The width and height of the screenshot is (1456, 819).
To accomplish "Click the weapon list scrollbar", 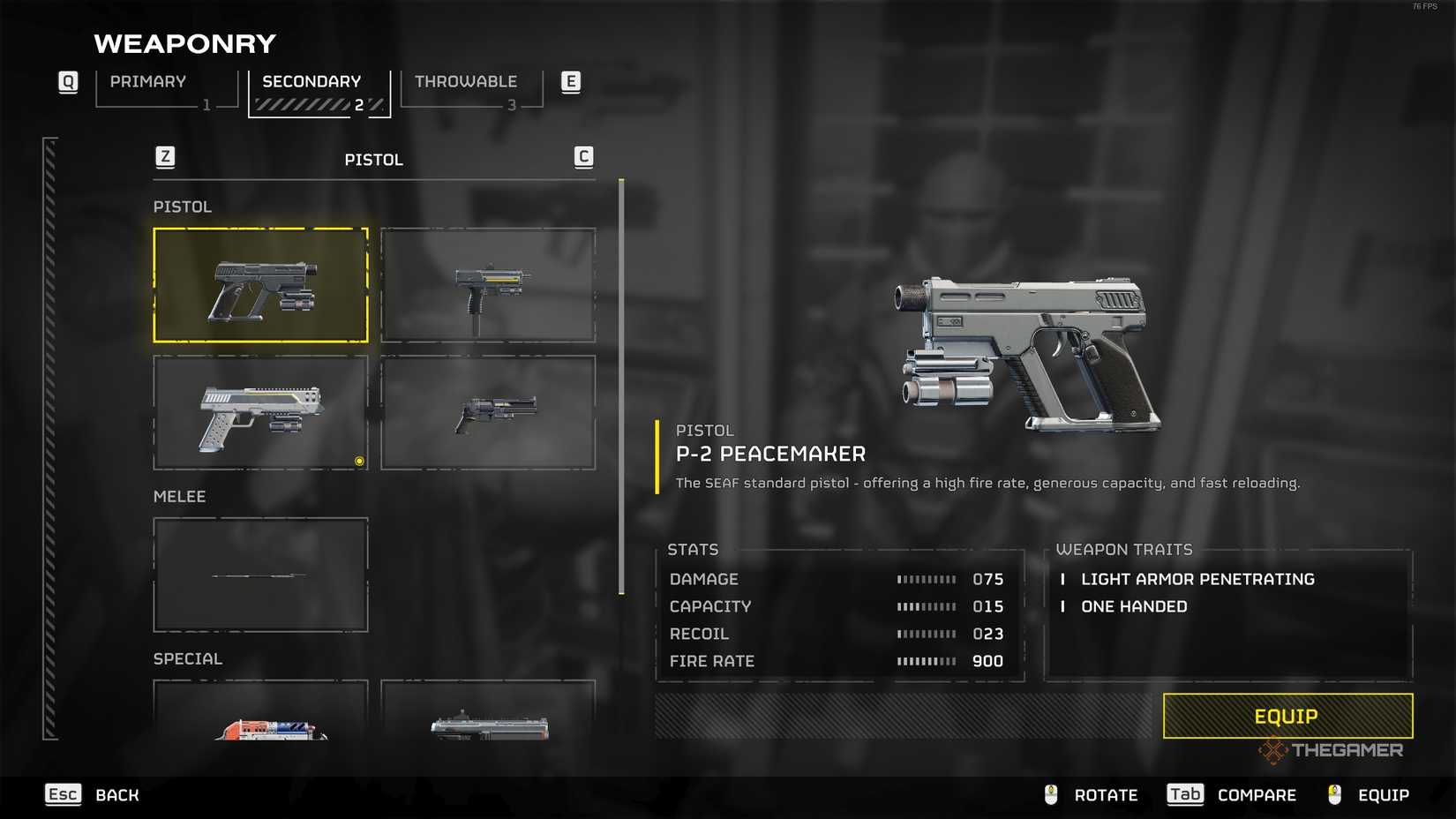I will (x=621, y=387).
